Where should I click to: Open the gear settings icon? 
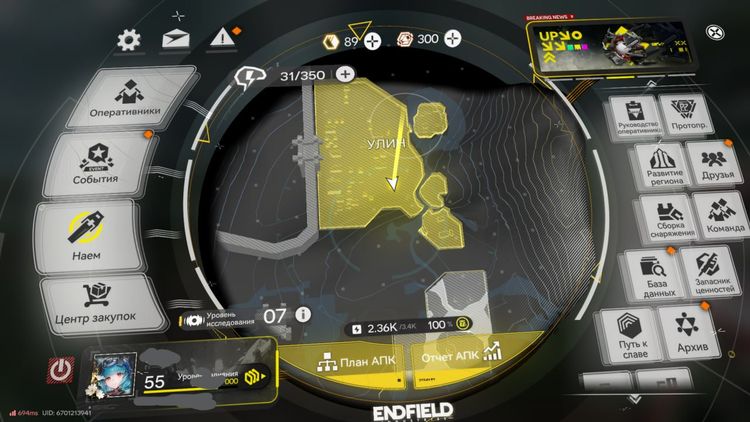[x=129, y=40]
